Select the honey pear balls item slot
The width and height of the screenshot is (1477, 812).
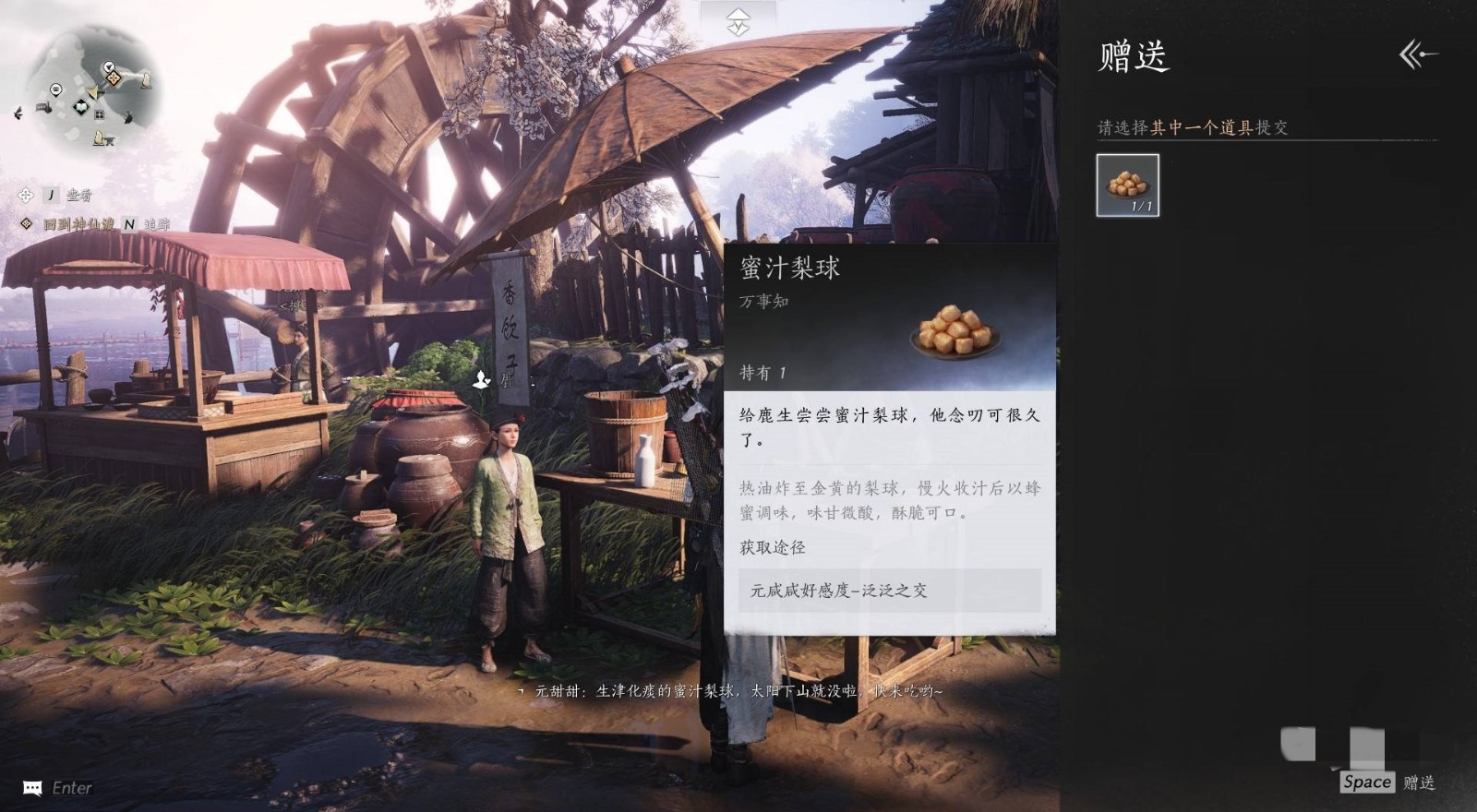pos(1127,185)
